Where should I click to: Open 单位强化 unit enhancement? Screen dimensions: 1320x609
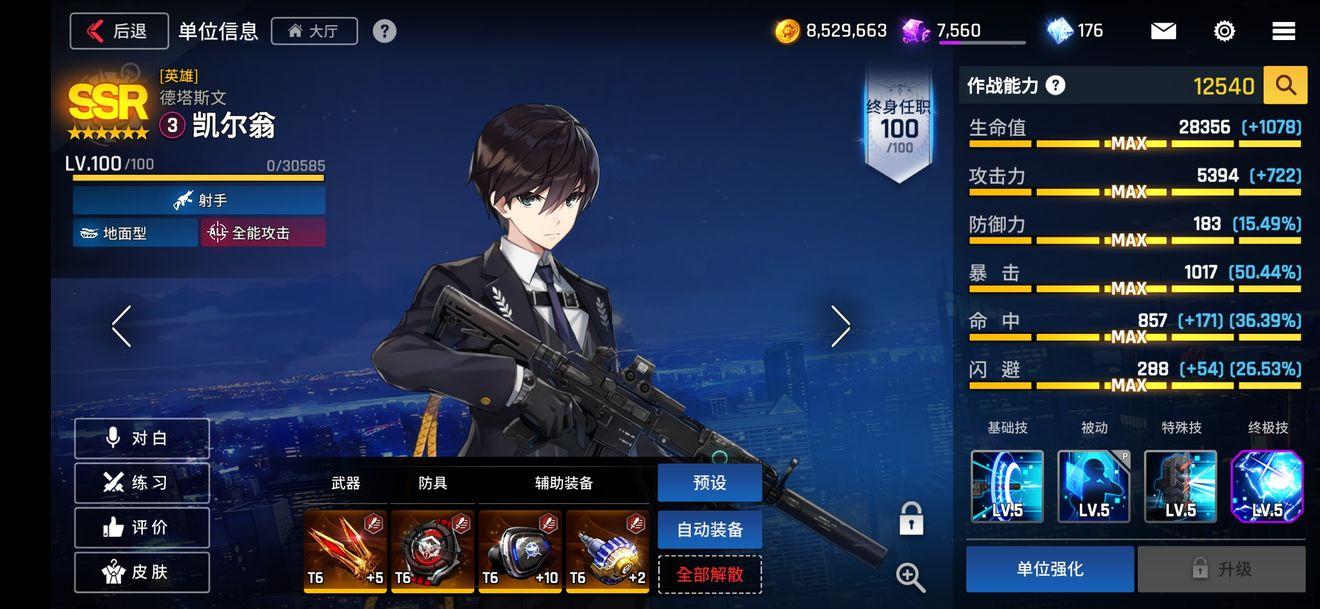(1049, 569)
